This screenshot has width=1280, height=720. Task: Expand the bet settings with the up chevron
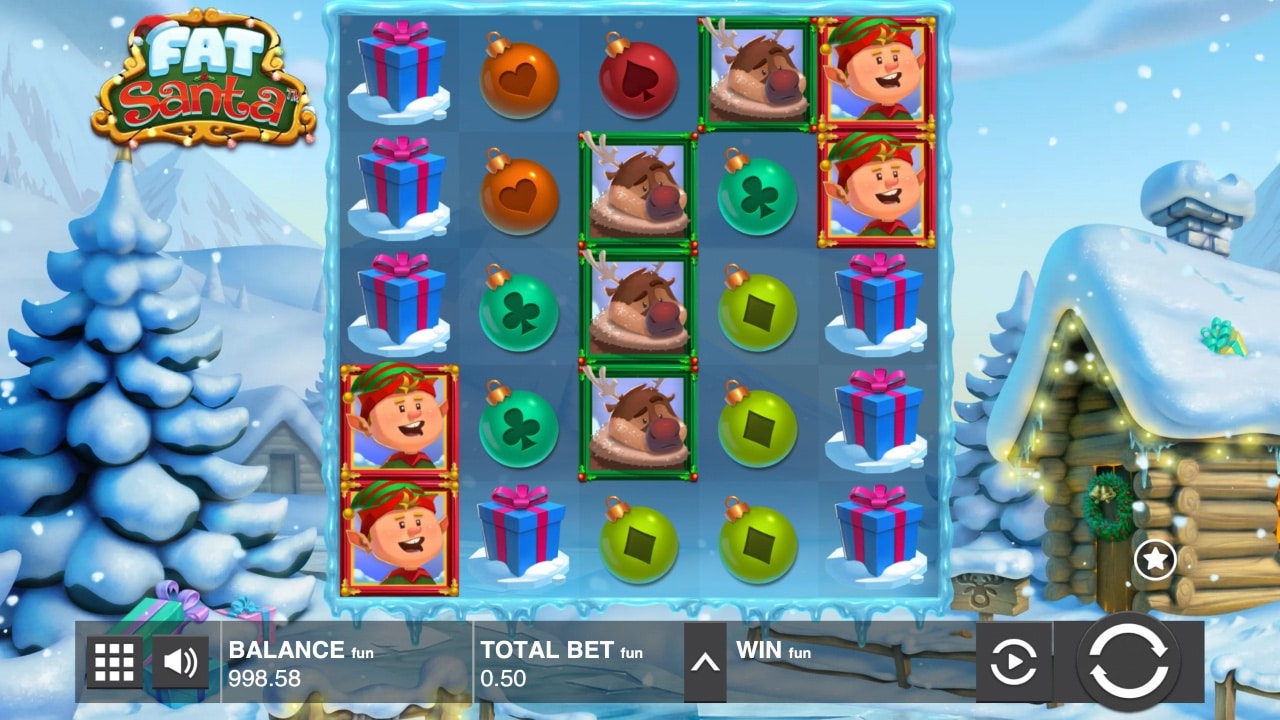(x=703, y=660)
